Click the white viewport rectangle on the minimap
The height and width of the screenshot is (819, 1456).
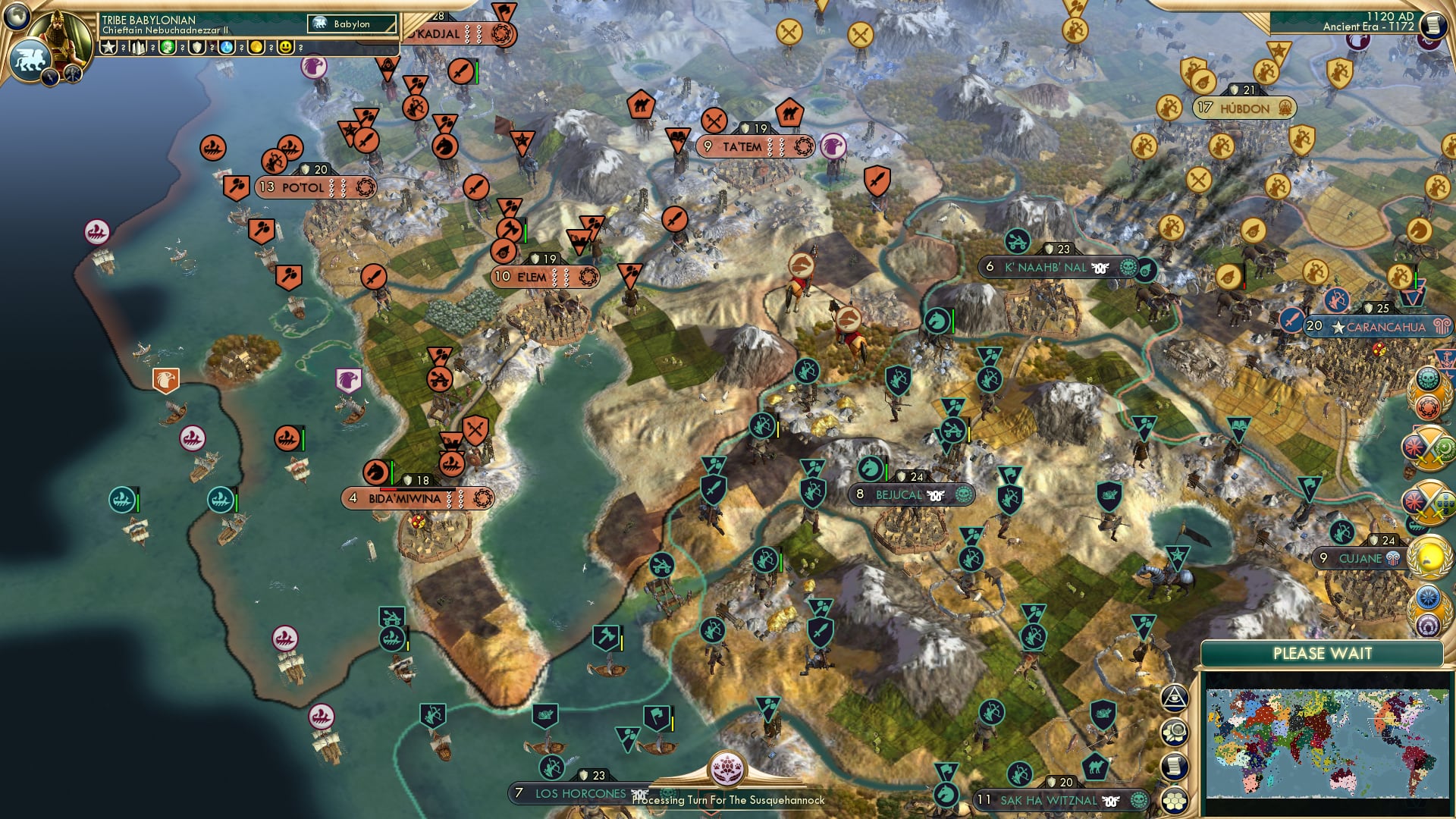point(1380,726)
